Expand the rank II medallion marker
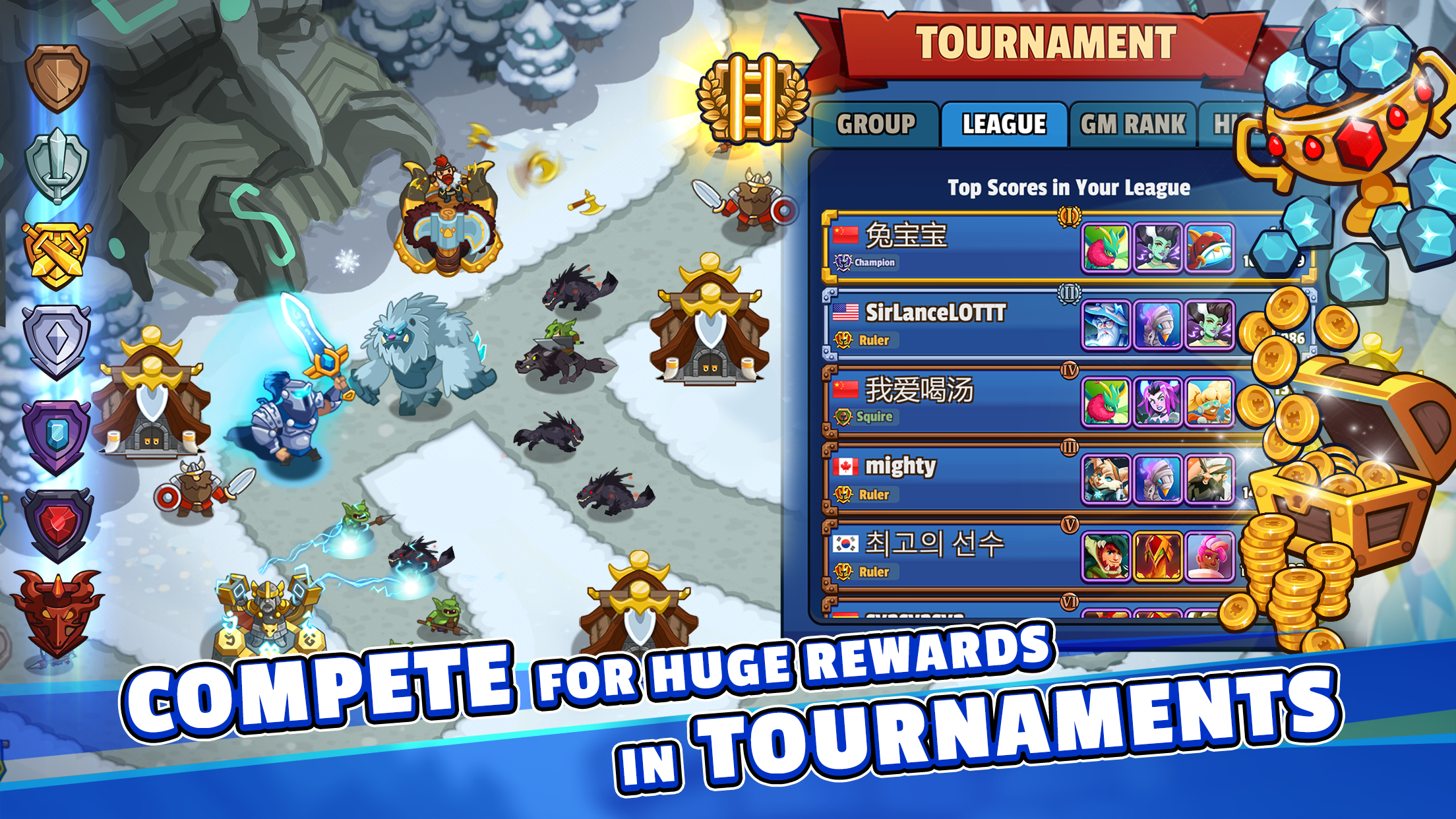 point(1068,291)
